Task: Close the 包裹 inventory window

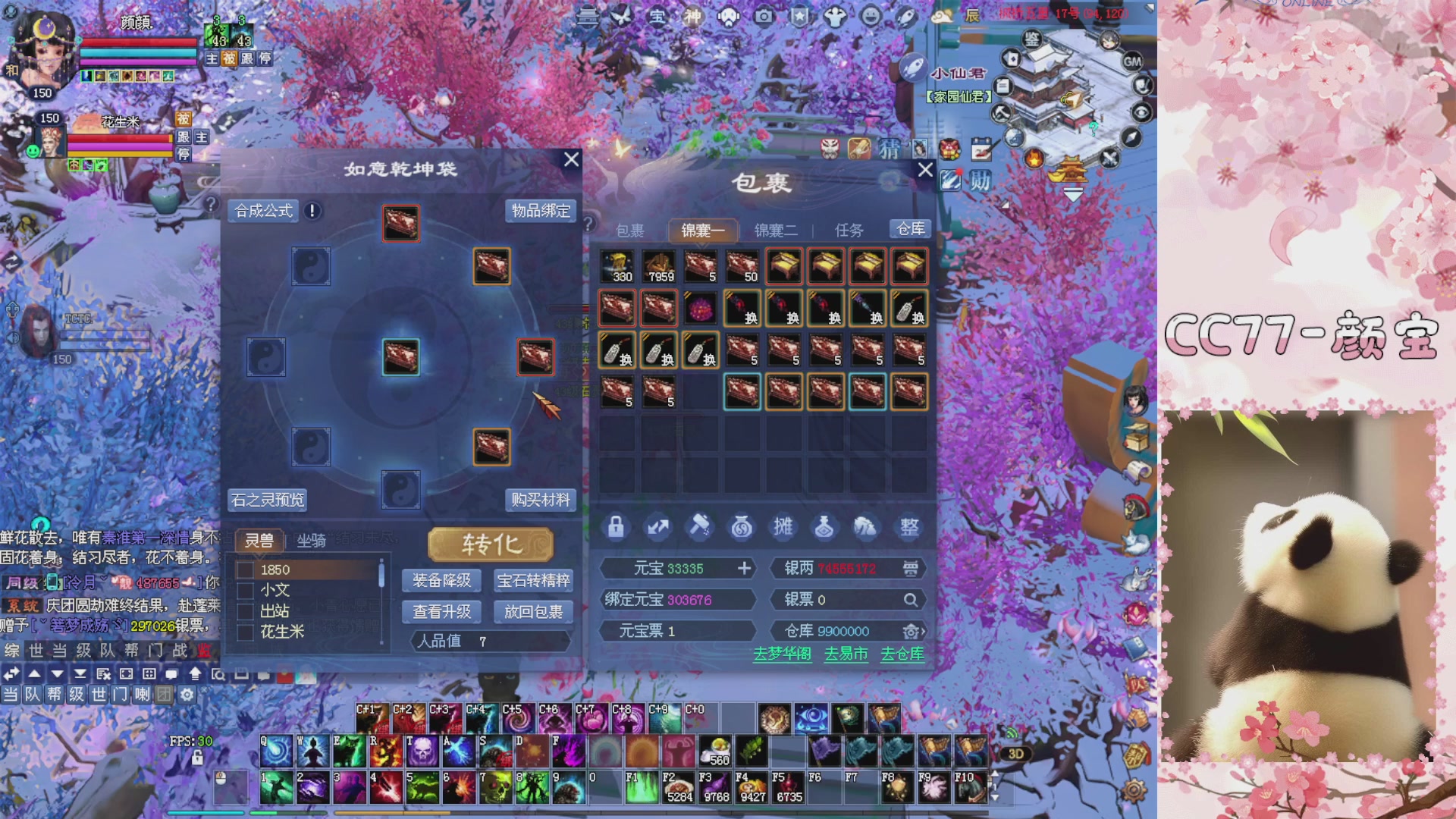Action: point(925,170)
